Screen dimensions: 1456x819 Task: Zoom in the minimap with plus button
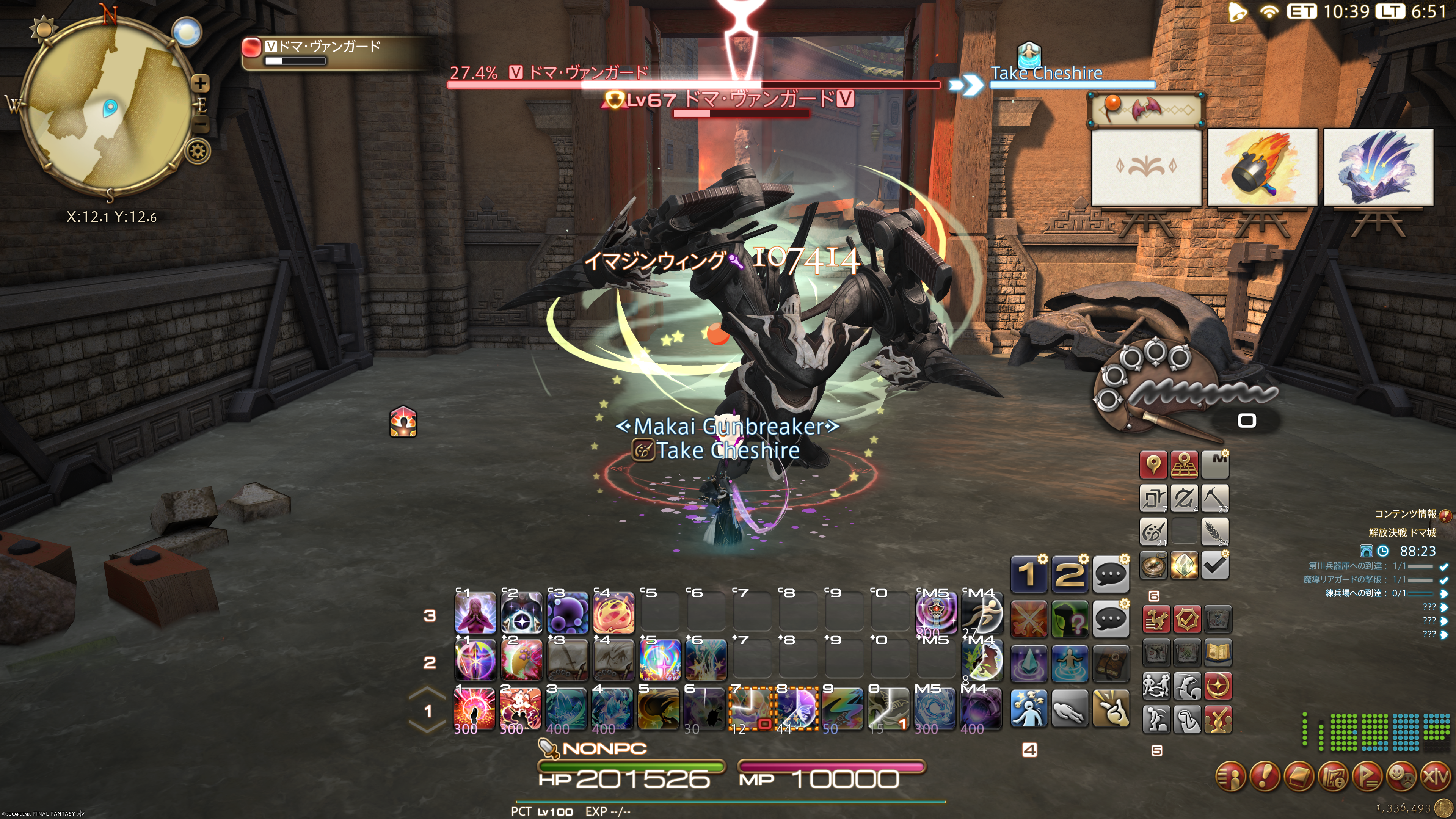pos(200,84)
